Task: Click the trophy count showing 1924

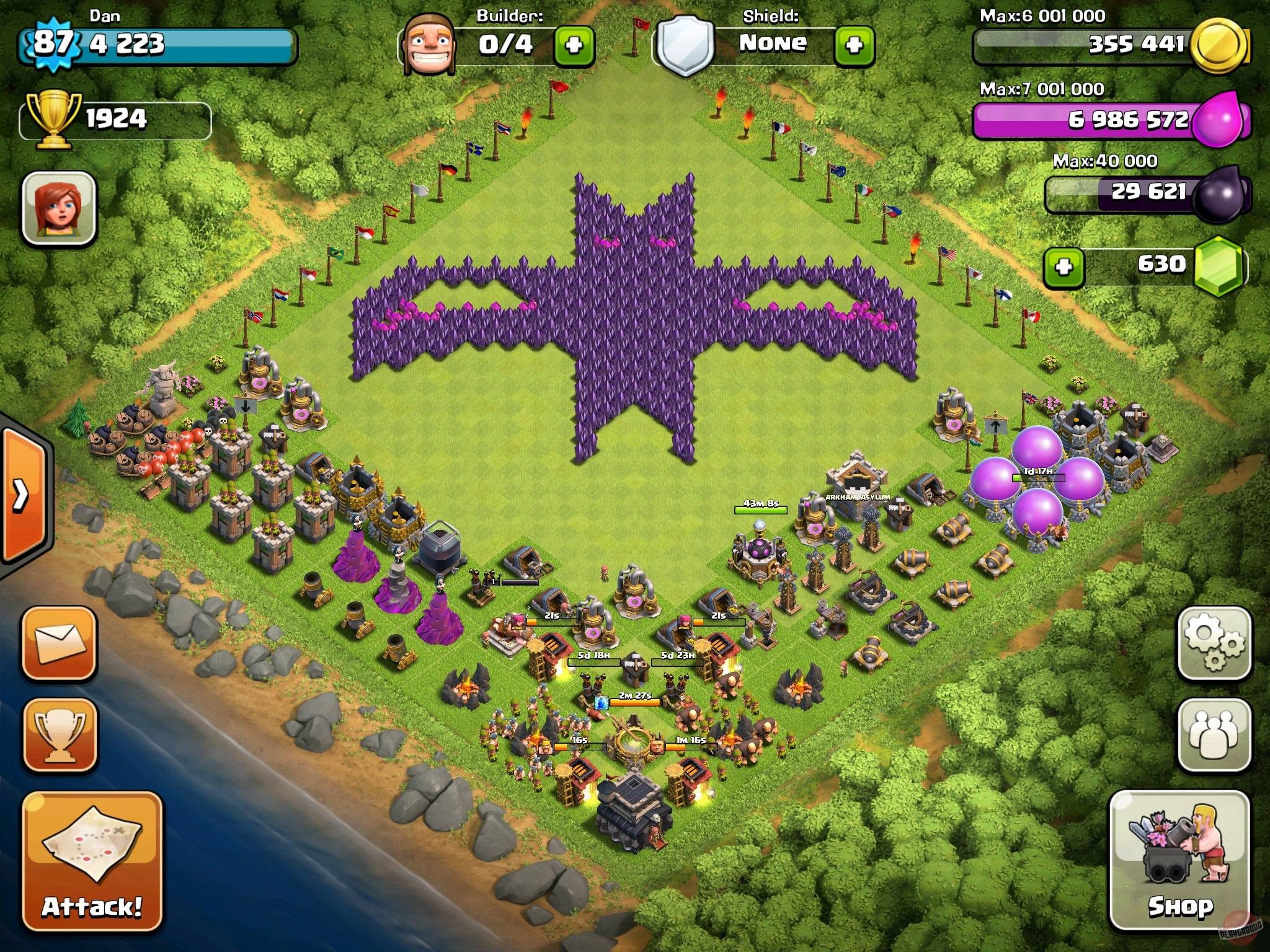Action: (x=118, y=117)
